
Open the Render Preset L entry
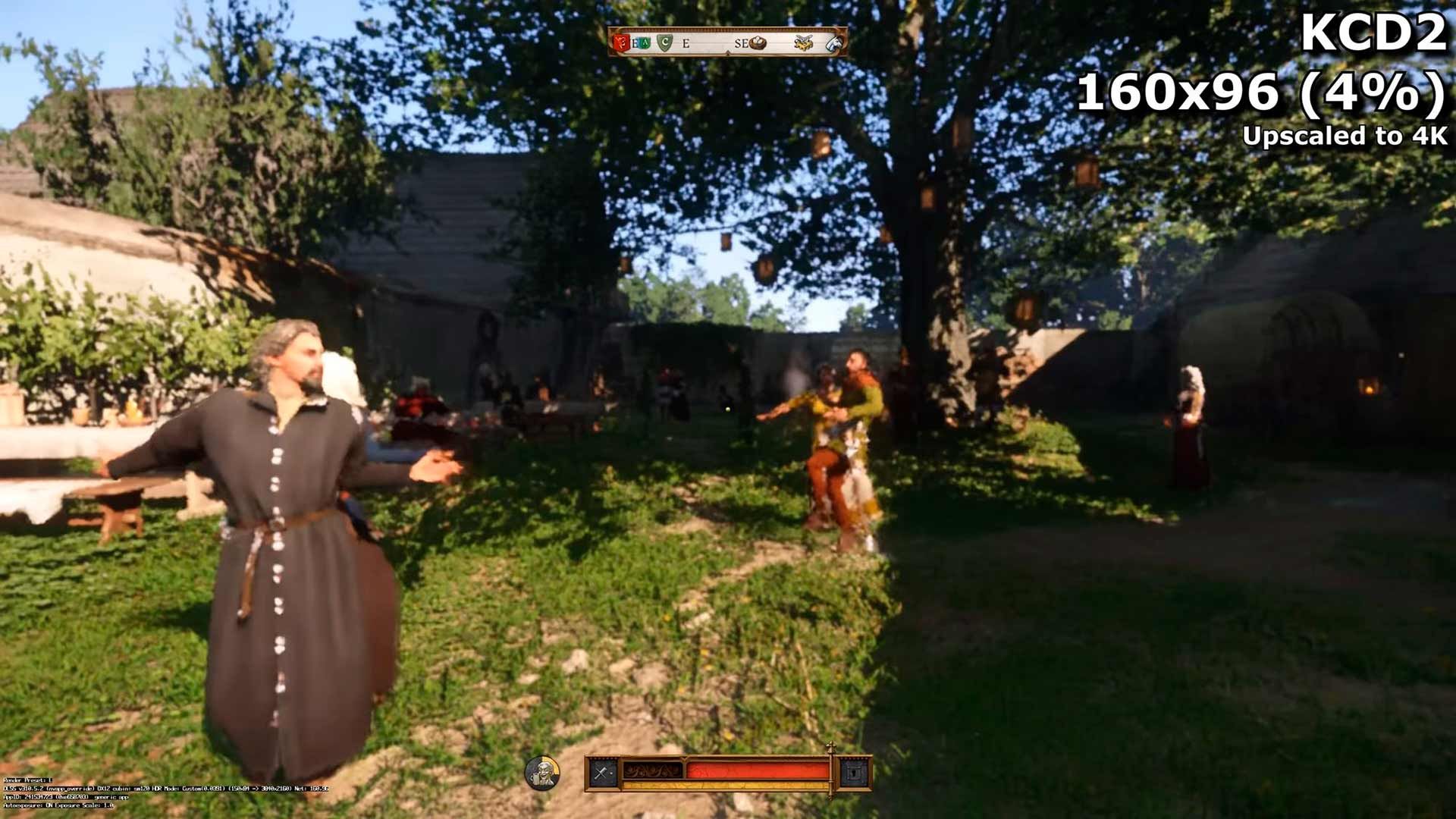pos(27,780)
